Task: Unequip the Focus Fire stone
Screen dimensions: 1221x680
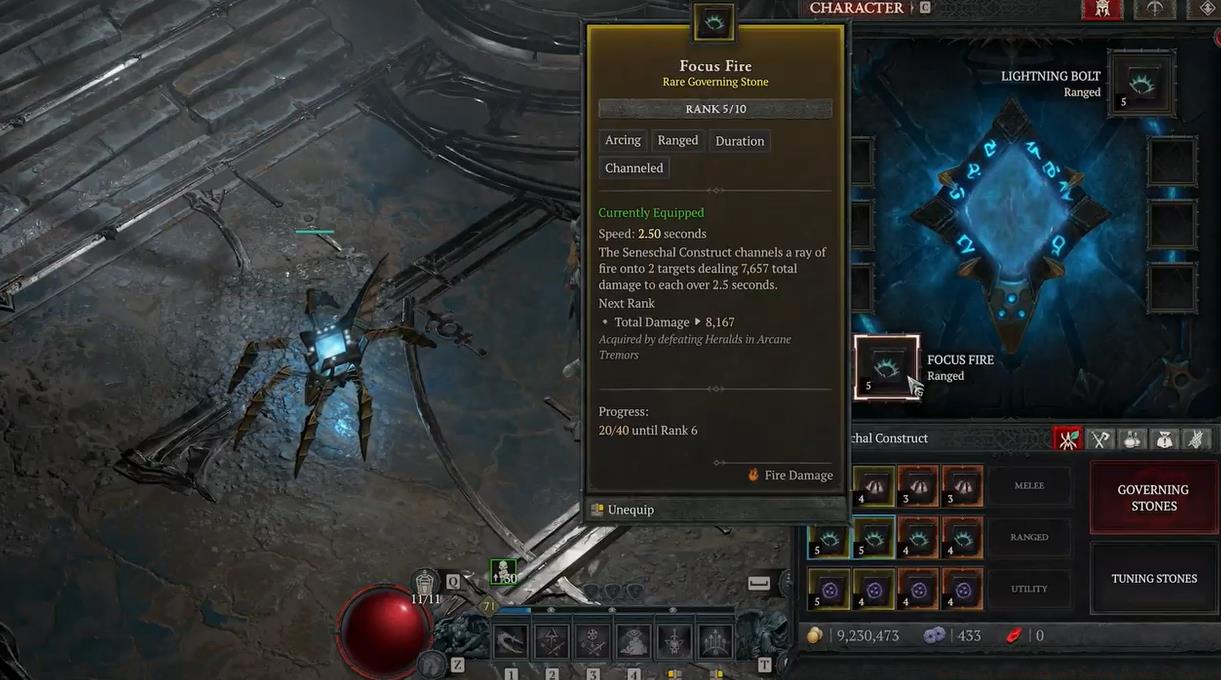Action: click(623, 510)
